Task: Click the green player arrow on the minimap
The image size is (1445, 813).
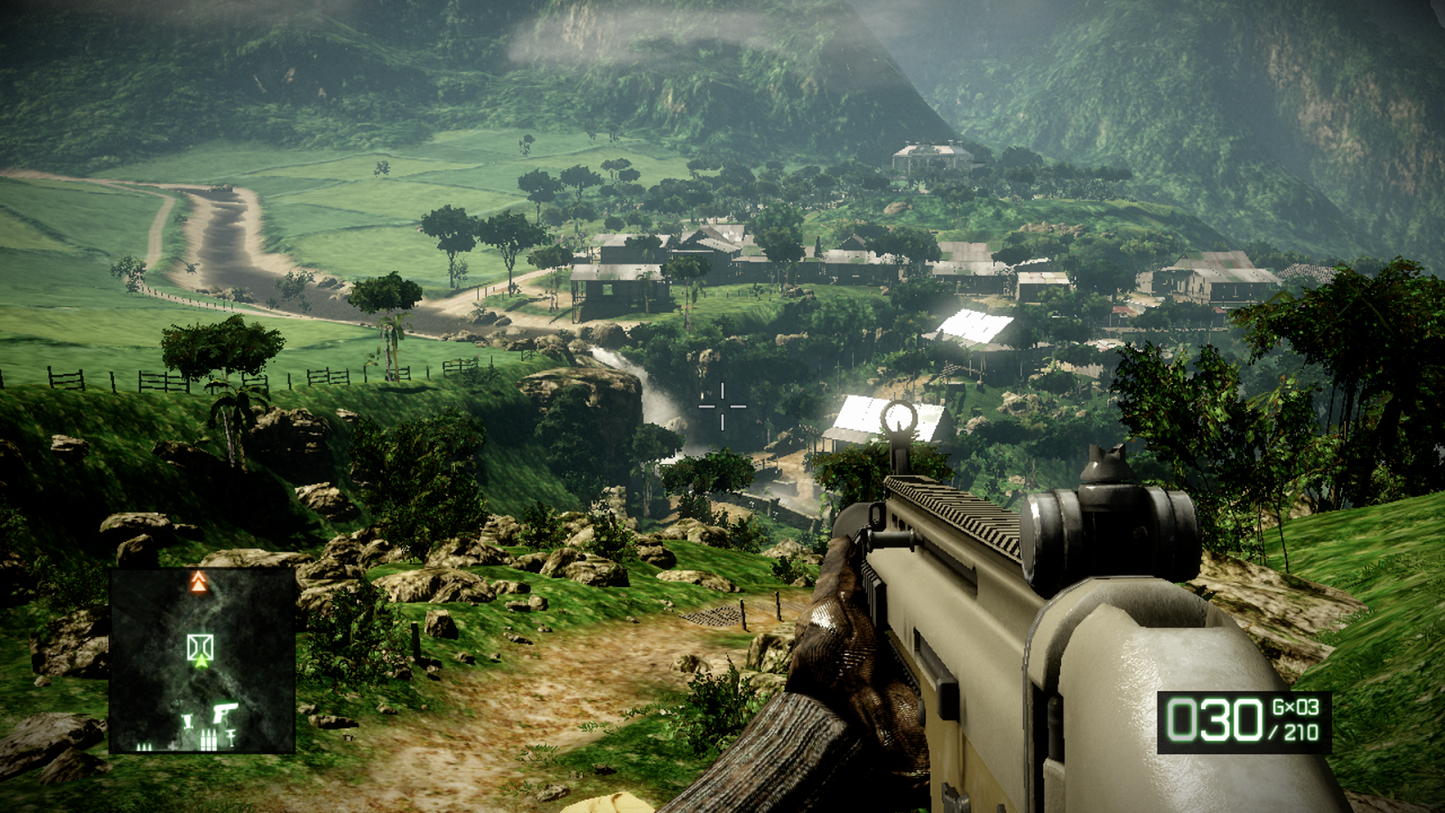Action: (201, 662)
